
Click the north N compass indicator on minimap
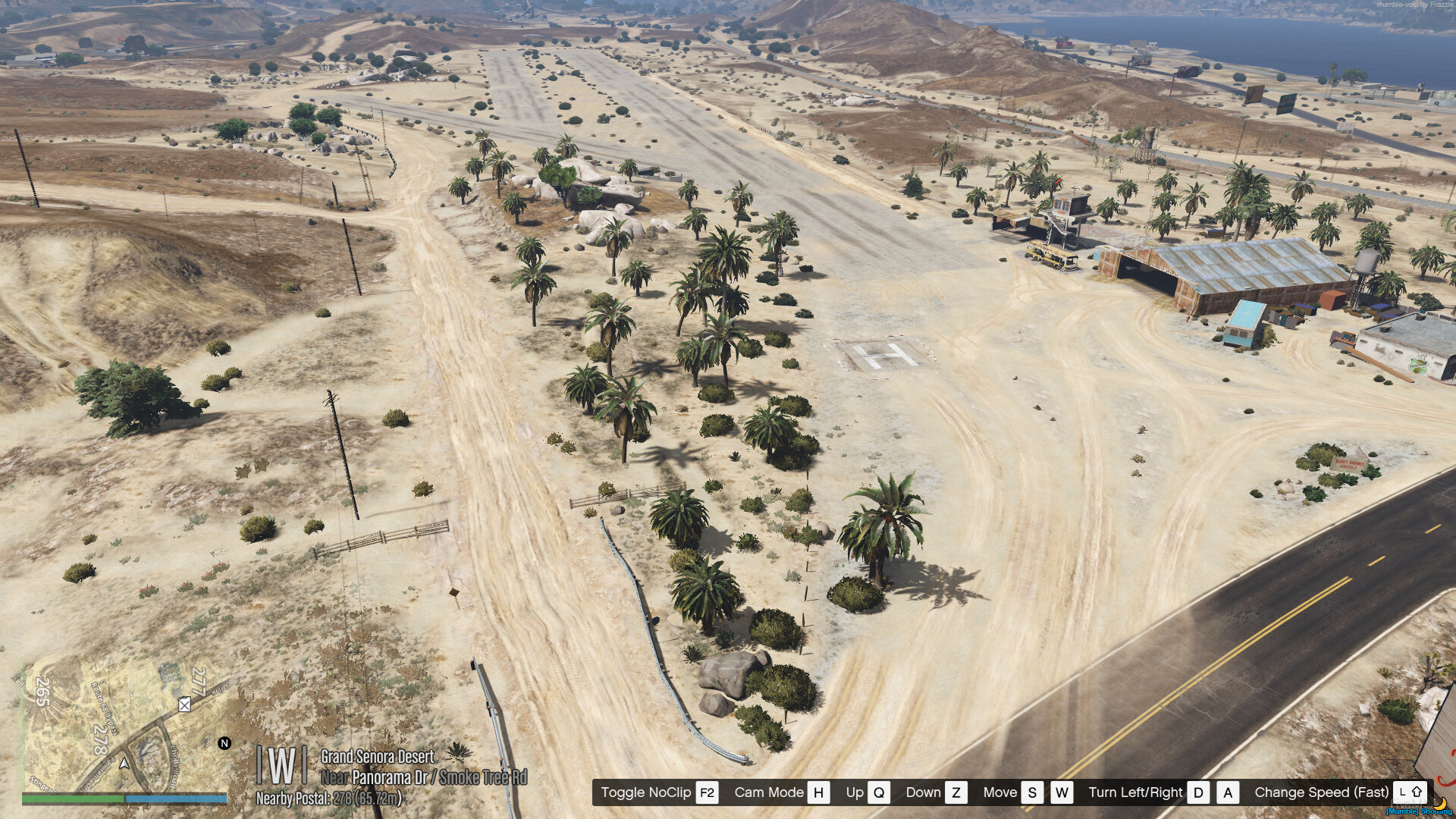[x=224, y=743]
